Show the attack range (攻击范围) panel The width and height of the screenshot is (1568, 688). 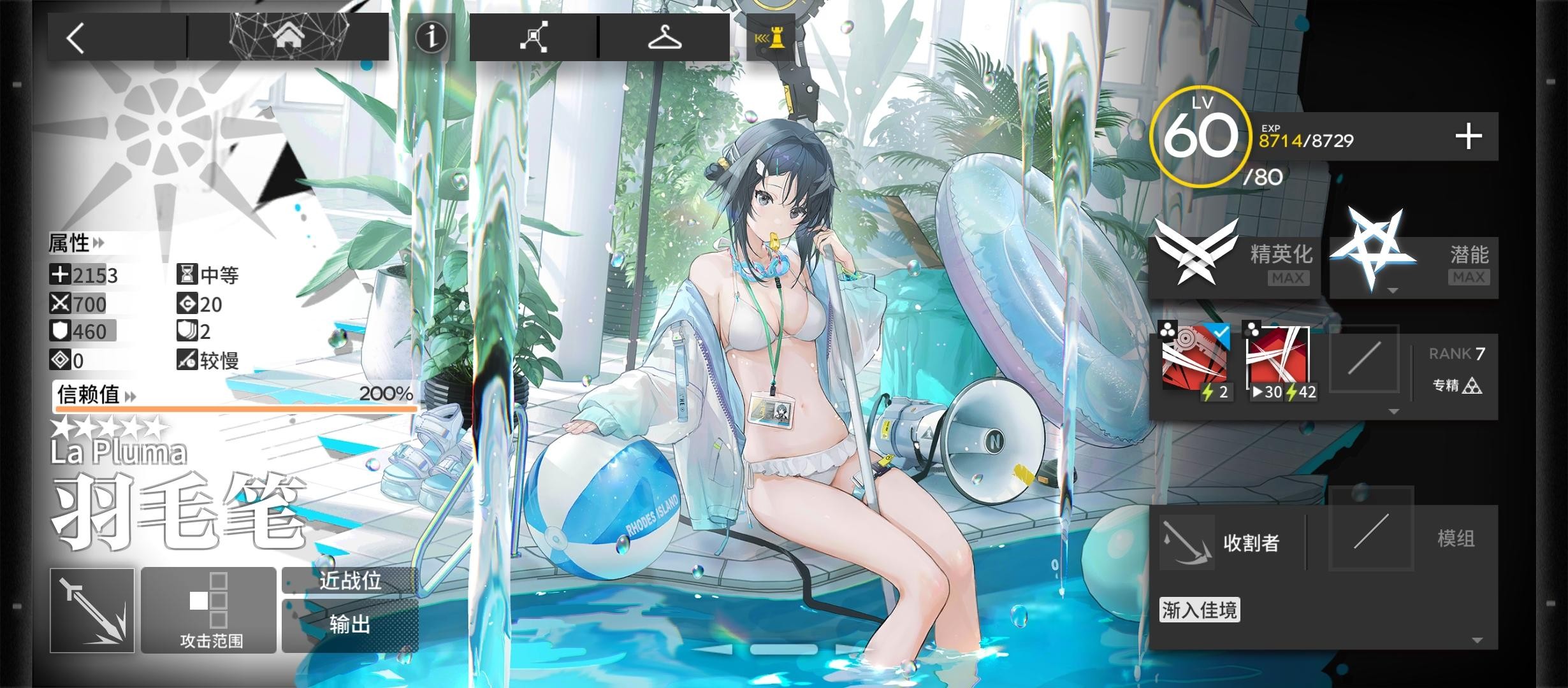[209, 610]
